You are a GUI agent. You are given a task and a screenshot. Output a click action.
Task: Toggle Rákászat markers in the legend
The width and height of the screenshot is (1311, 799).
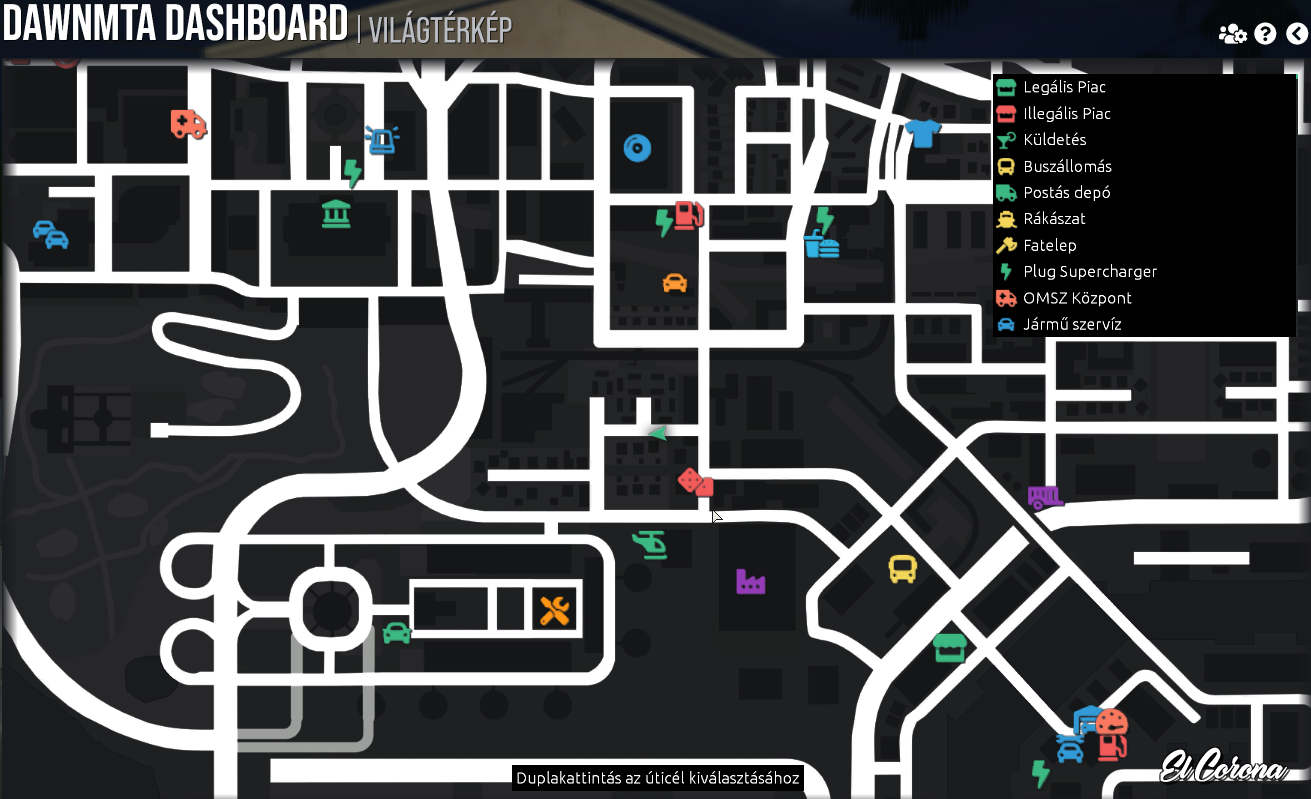1053,218
